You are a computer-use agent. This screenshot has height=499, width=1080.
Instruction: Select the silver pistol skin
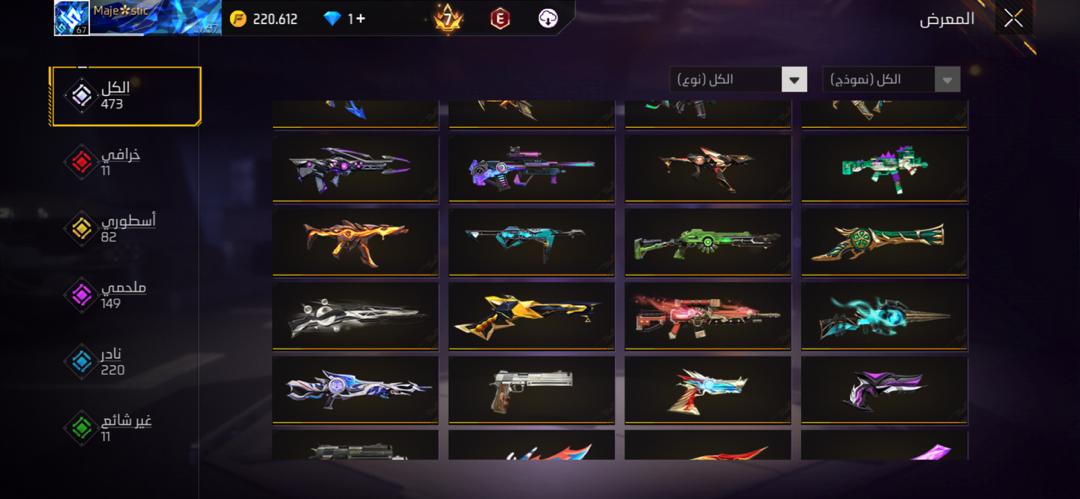pyautogui.click(x=531, y=388)
